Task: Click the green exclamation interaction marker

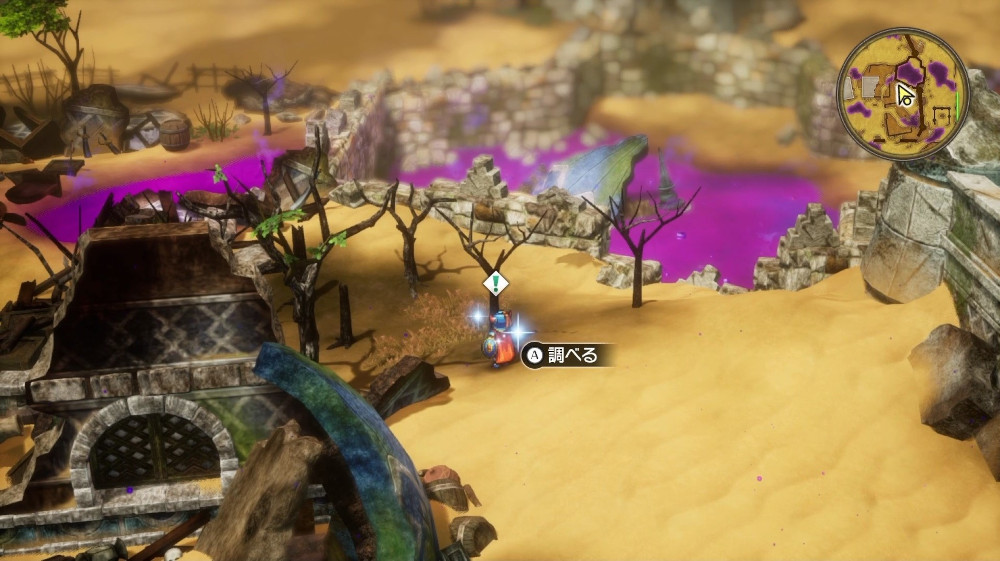Action: click(x=496, y=283)
